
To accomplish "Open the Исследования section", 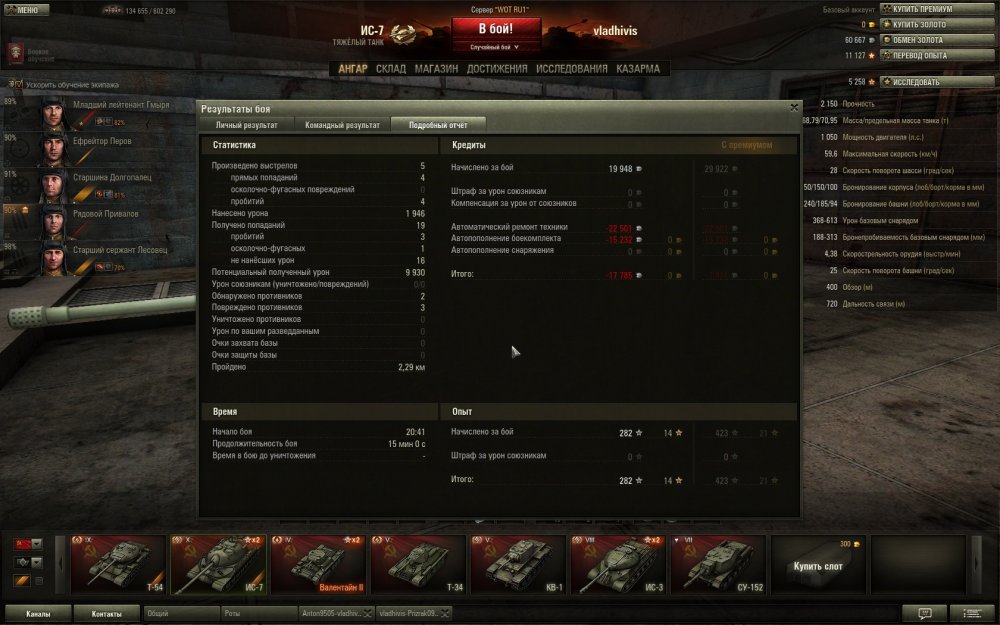I will pos(571,69).
